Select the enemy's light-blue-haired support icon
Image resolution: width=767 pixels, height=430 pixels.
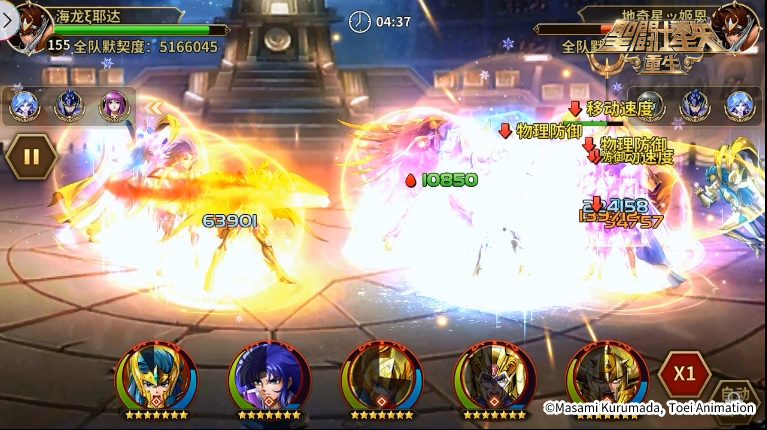click(x=740, y=104)
